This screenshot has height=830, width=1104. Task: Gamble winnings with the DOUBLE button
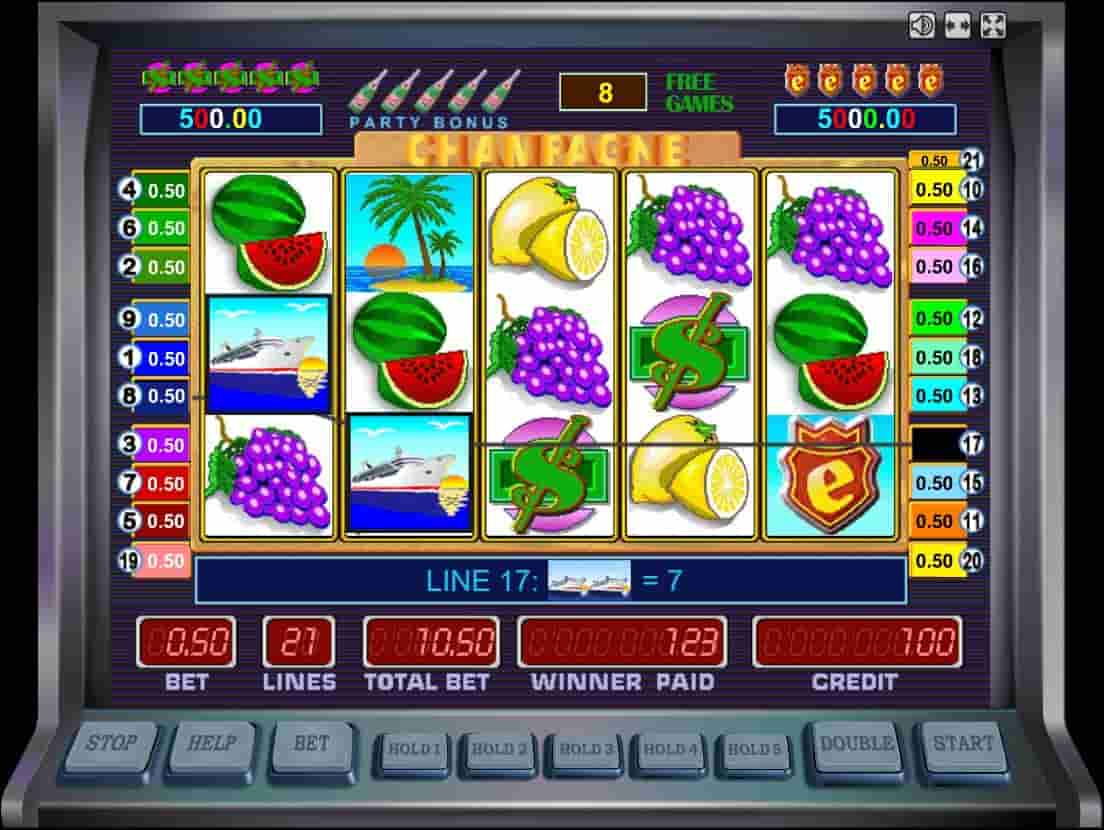(x=857, y=746)
